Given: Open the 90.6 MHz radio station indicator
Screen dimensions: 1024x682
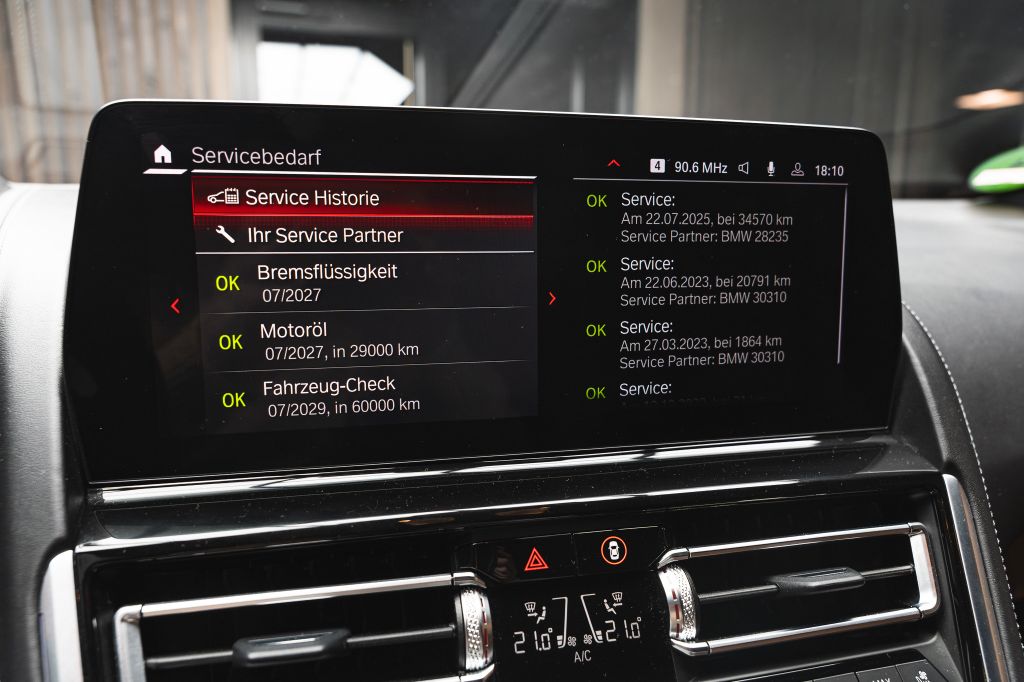Looking at the screenshot, I should pyautogui.click(x=700, y=168).
